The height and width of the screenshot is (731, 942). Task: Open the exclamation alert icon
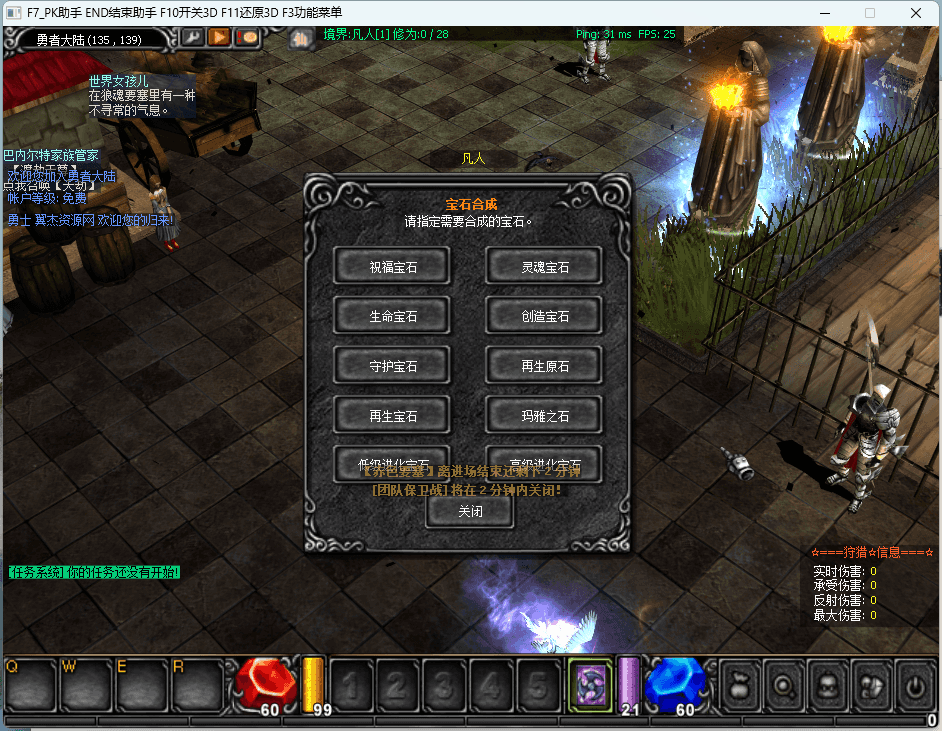pos(246,37)
